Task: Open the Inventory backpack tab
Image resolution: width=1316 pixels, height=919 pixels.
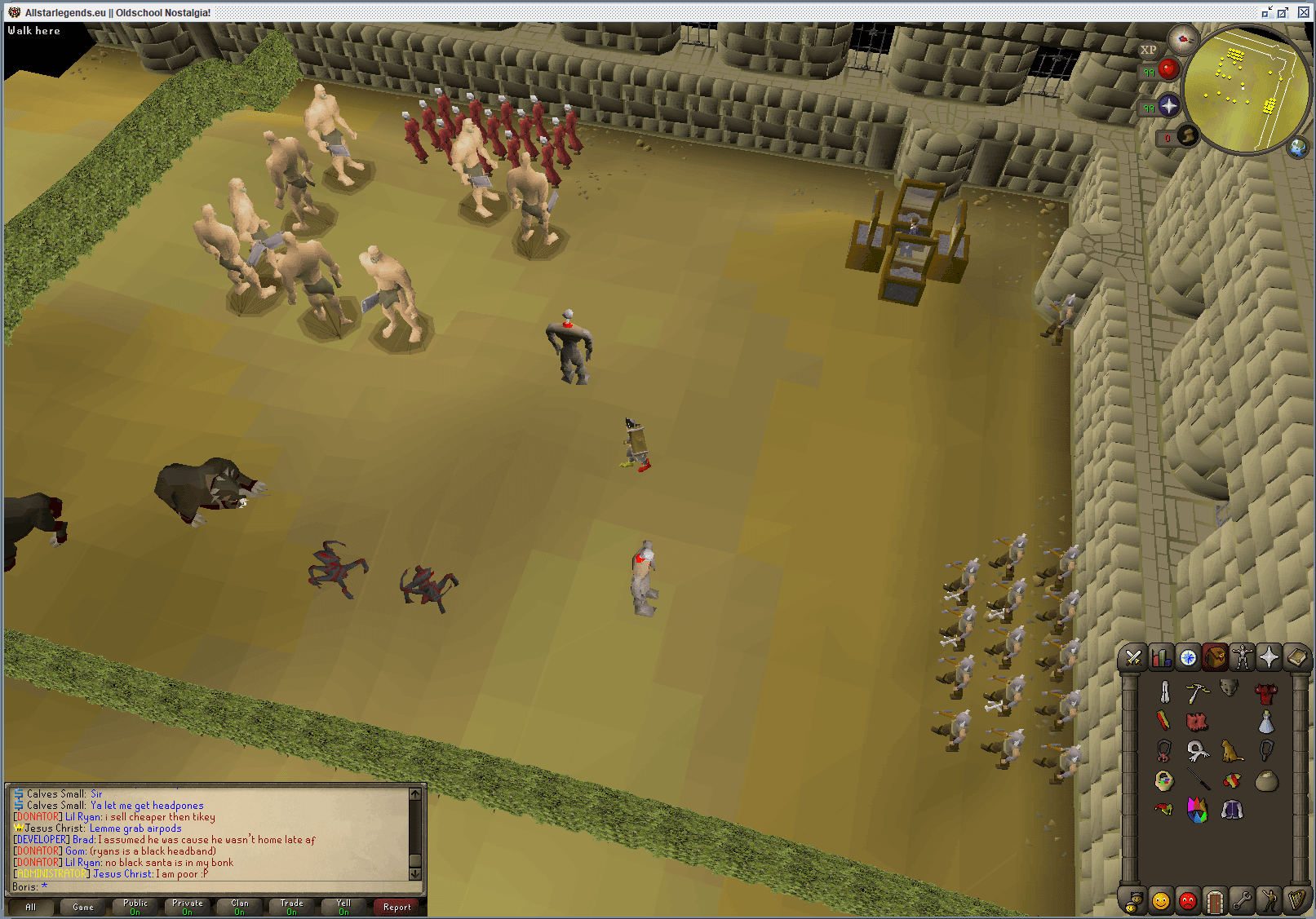Action: click(x=1216, y=659)
